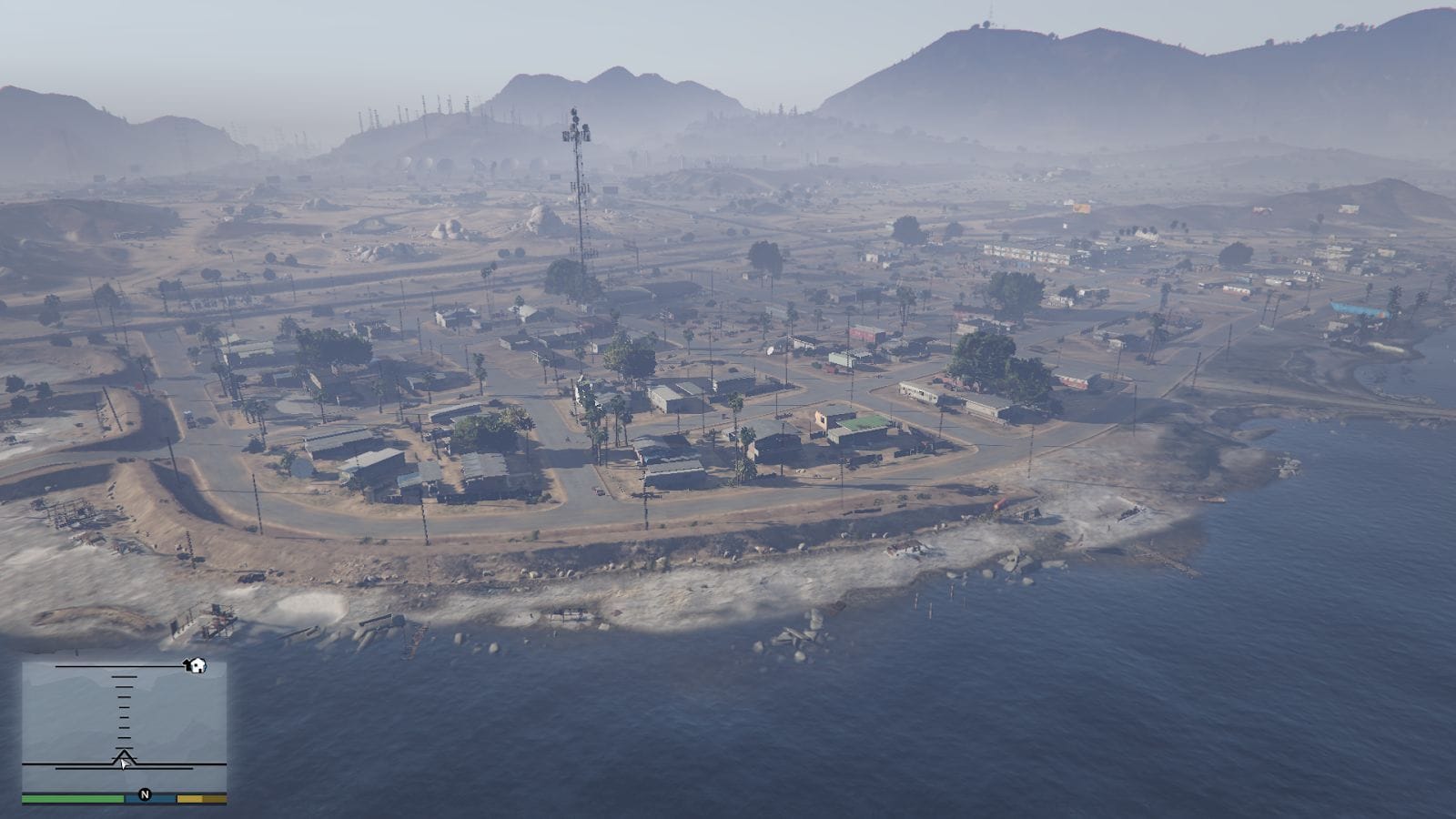
Task: Click the safehouse icon on the minimap
Action: click(197, 665)
